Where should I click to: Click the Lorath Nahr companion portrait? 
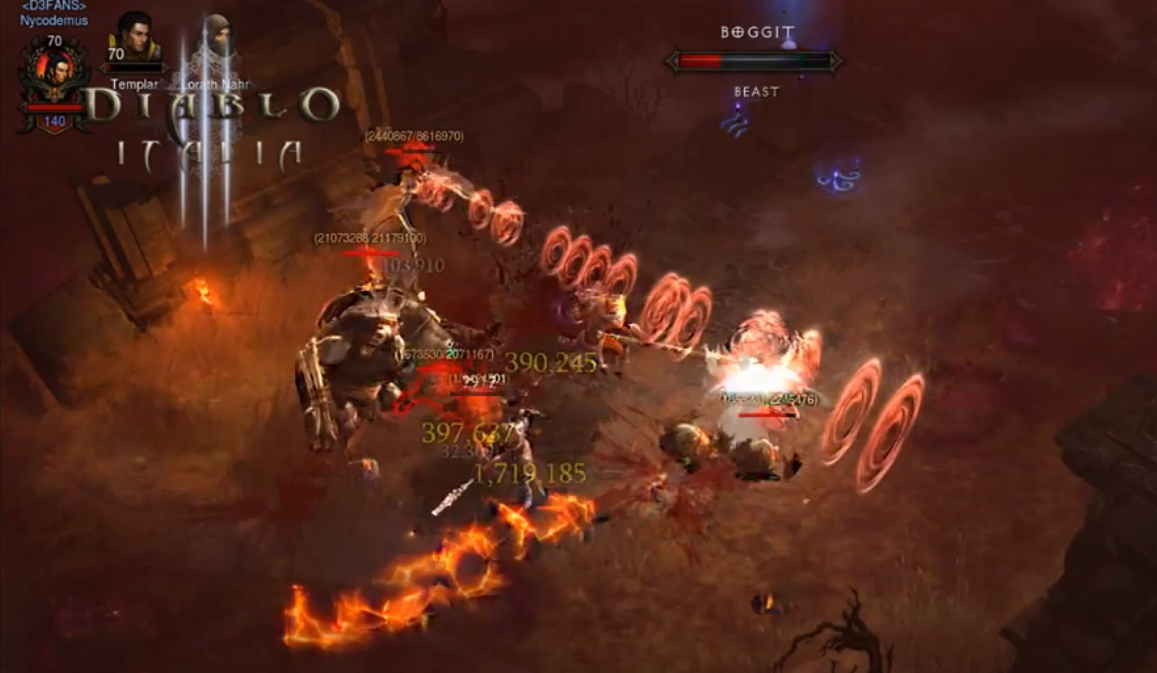(x=214, y=40)
